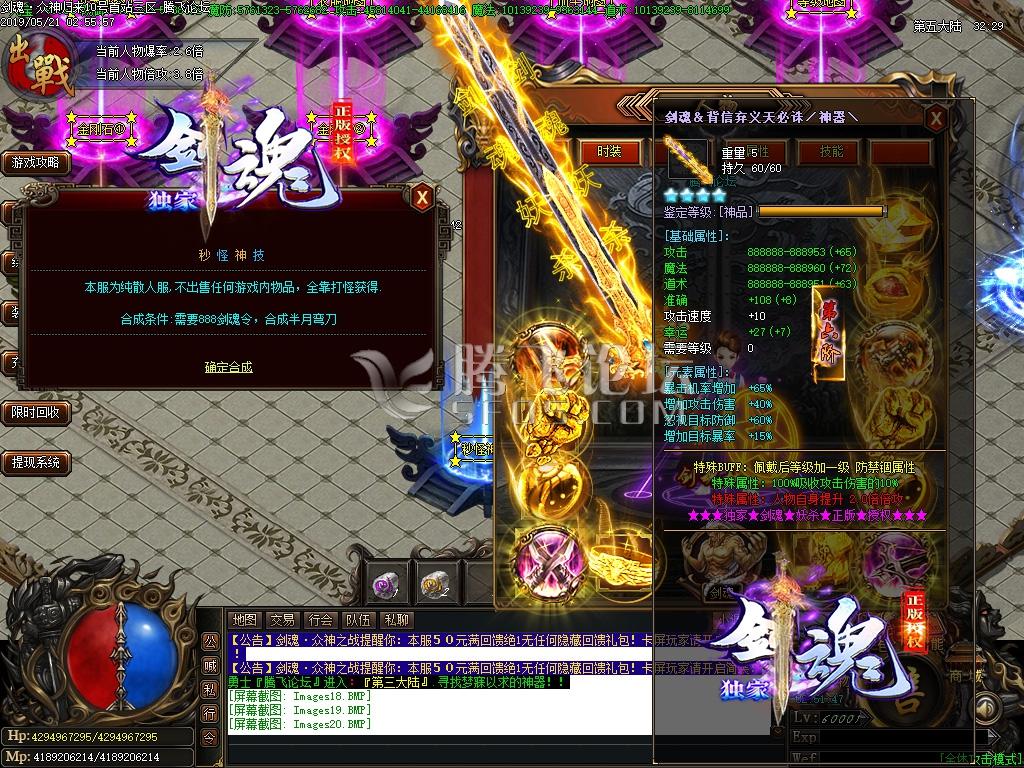Switch to the 队伍 team chat tab
Image resolution: width=1024 pixels, height=768 pixels.
pos(358,620)
